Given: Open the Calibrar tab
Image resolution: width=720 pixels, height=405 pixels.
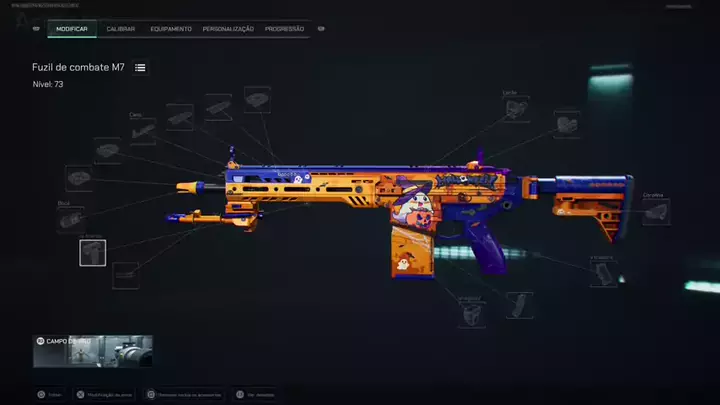Looking at the screenshot, I should (x=121, y=29).
